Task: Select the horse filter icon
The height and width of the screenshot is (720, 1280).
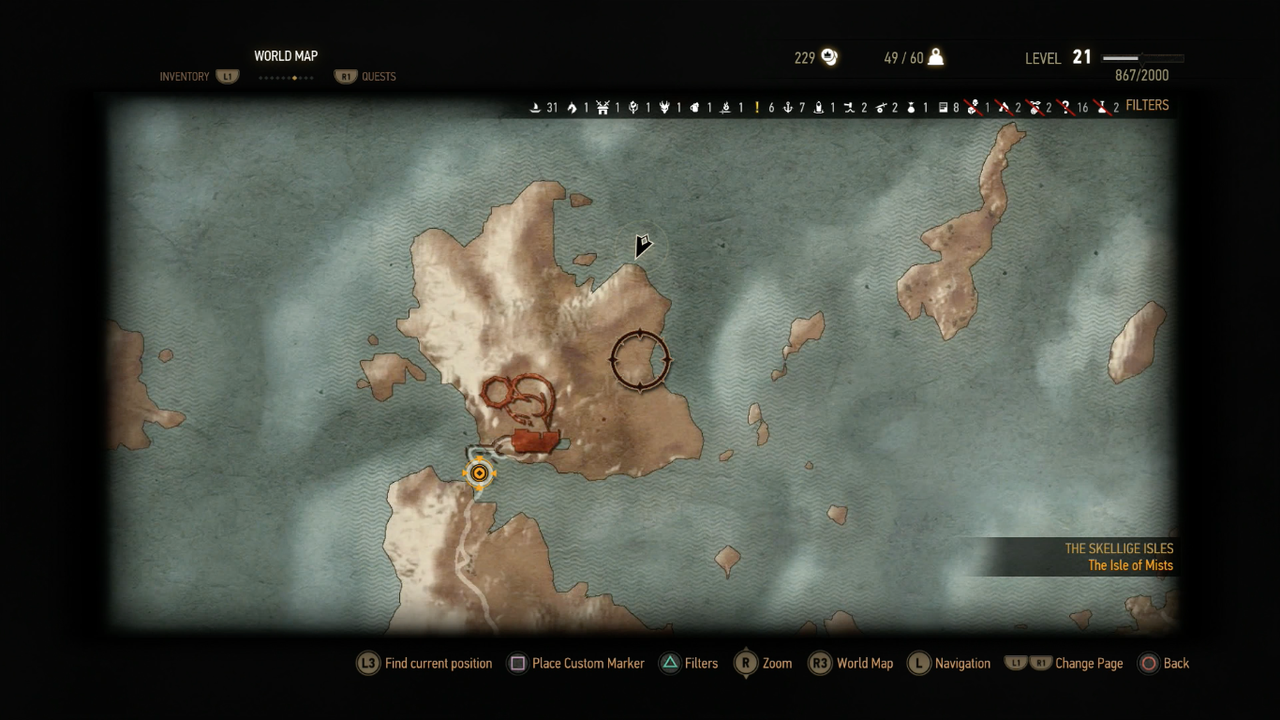Action: pyautogui.click(x=571, y=106)
